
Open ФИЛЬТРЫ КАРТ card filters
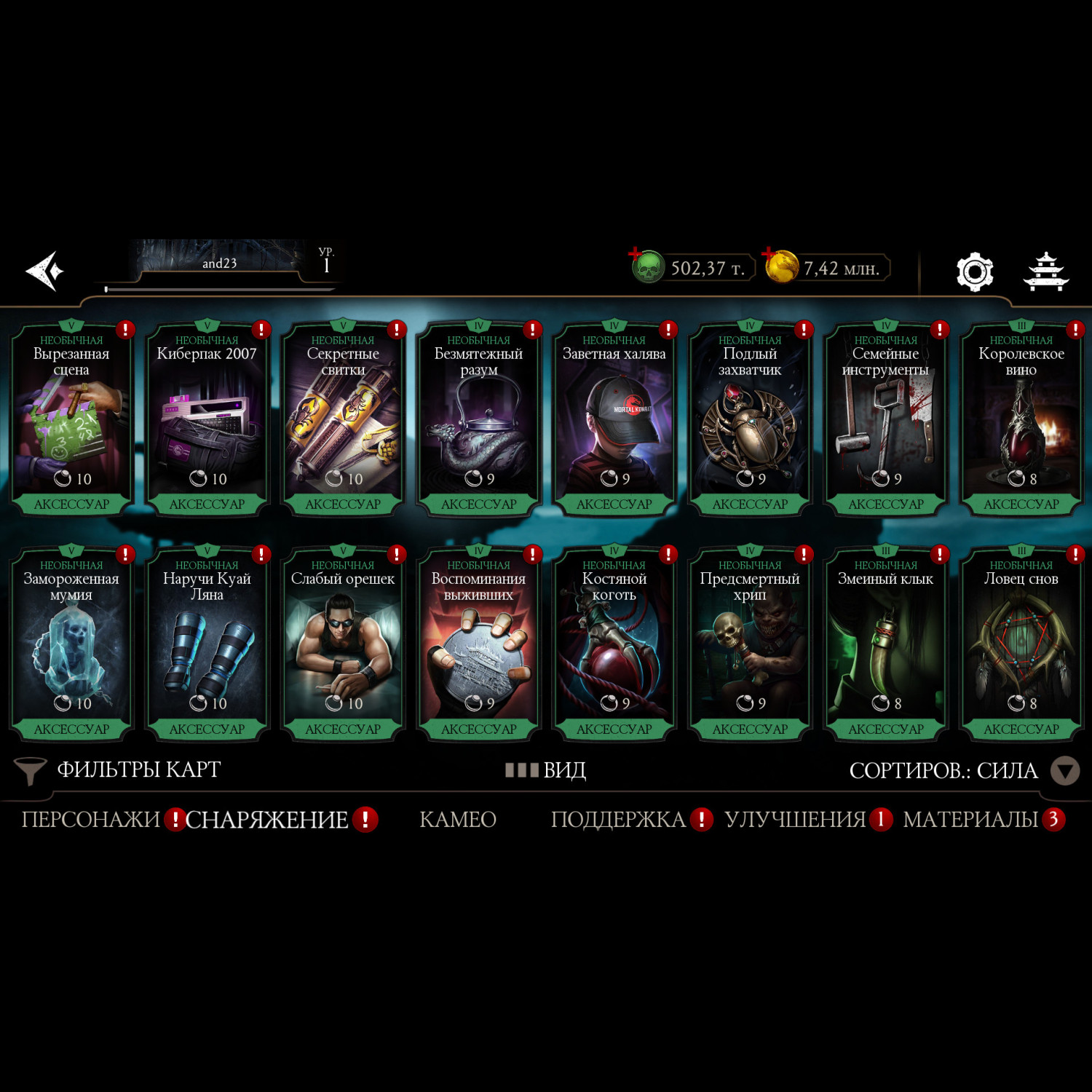(119, 770)
